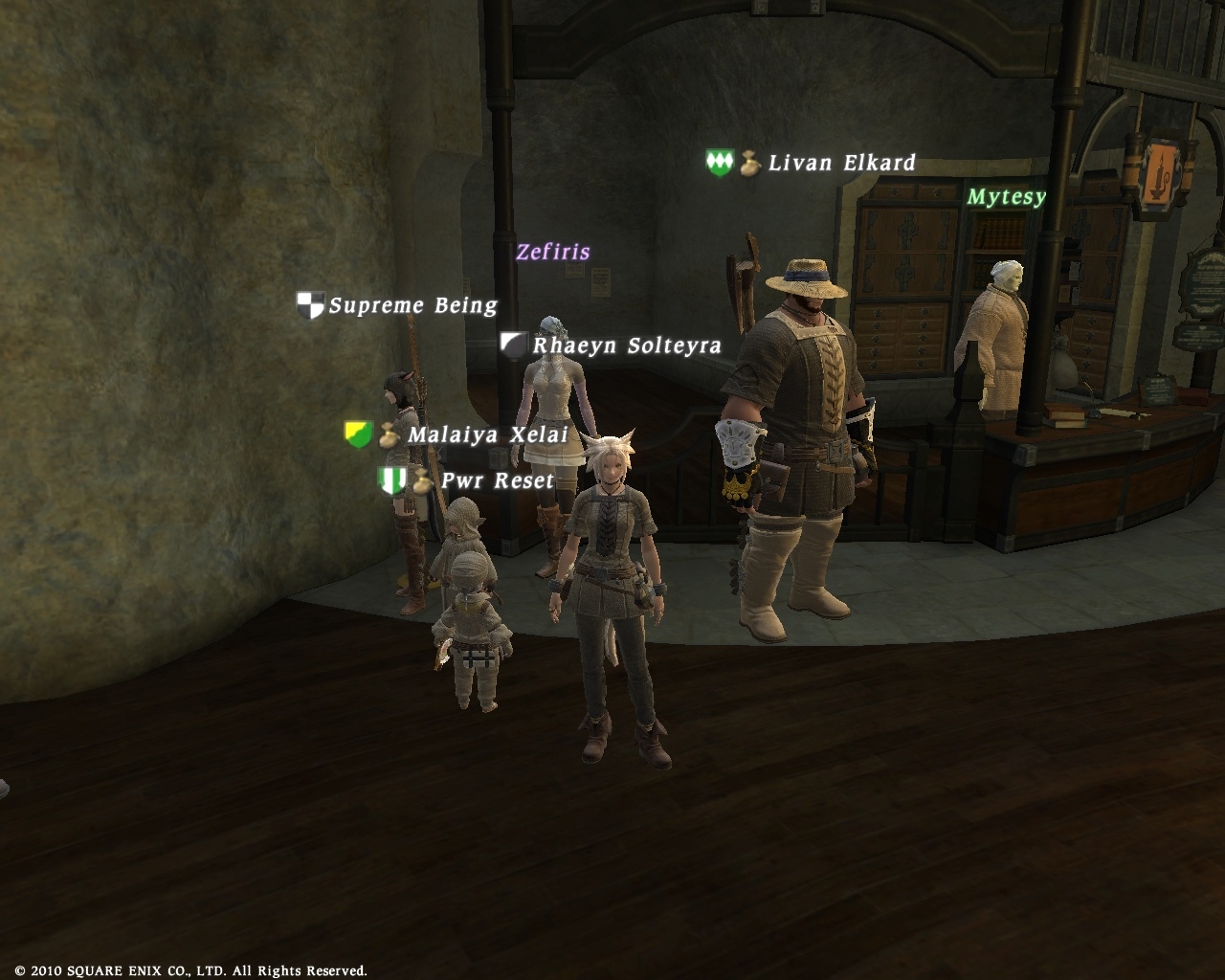Screen dimensions: 1225x980
Task: Click the purple Zefiris nameplate
Action: pyautogui.click(x=553, y=253)
